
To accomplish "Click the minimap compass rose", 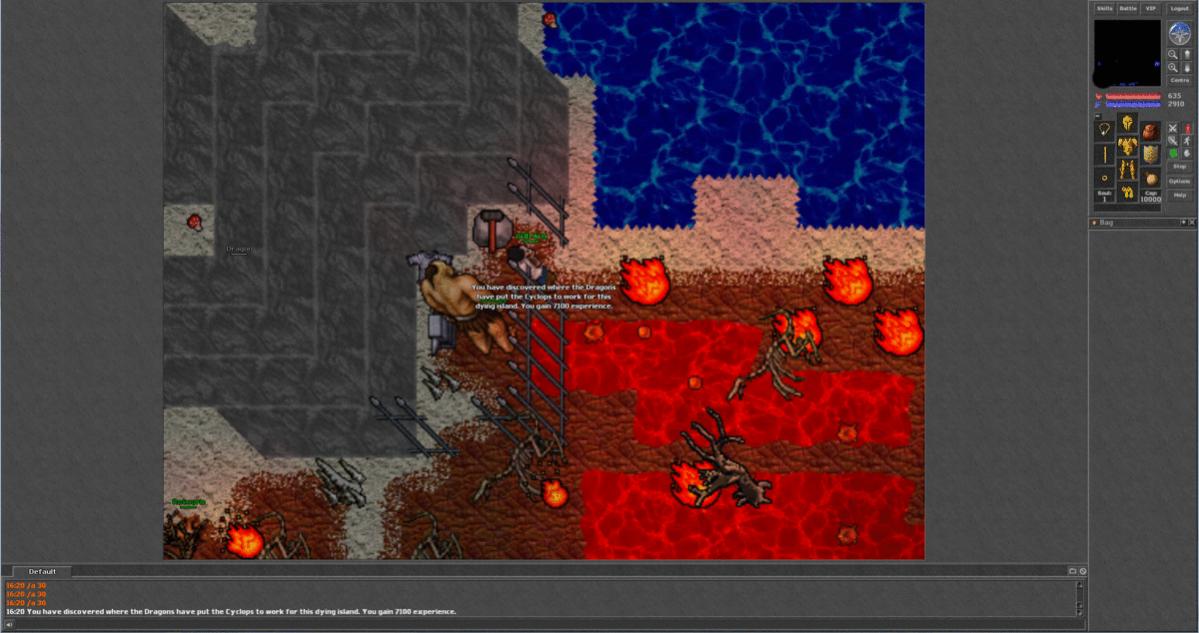I will pyautogui.click(x=1179, y=32).
